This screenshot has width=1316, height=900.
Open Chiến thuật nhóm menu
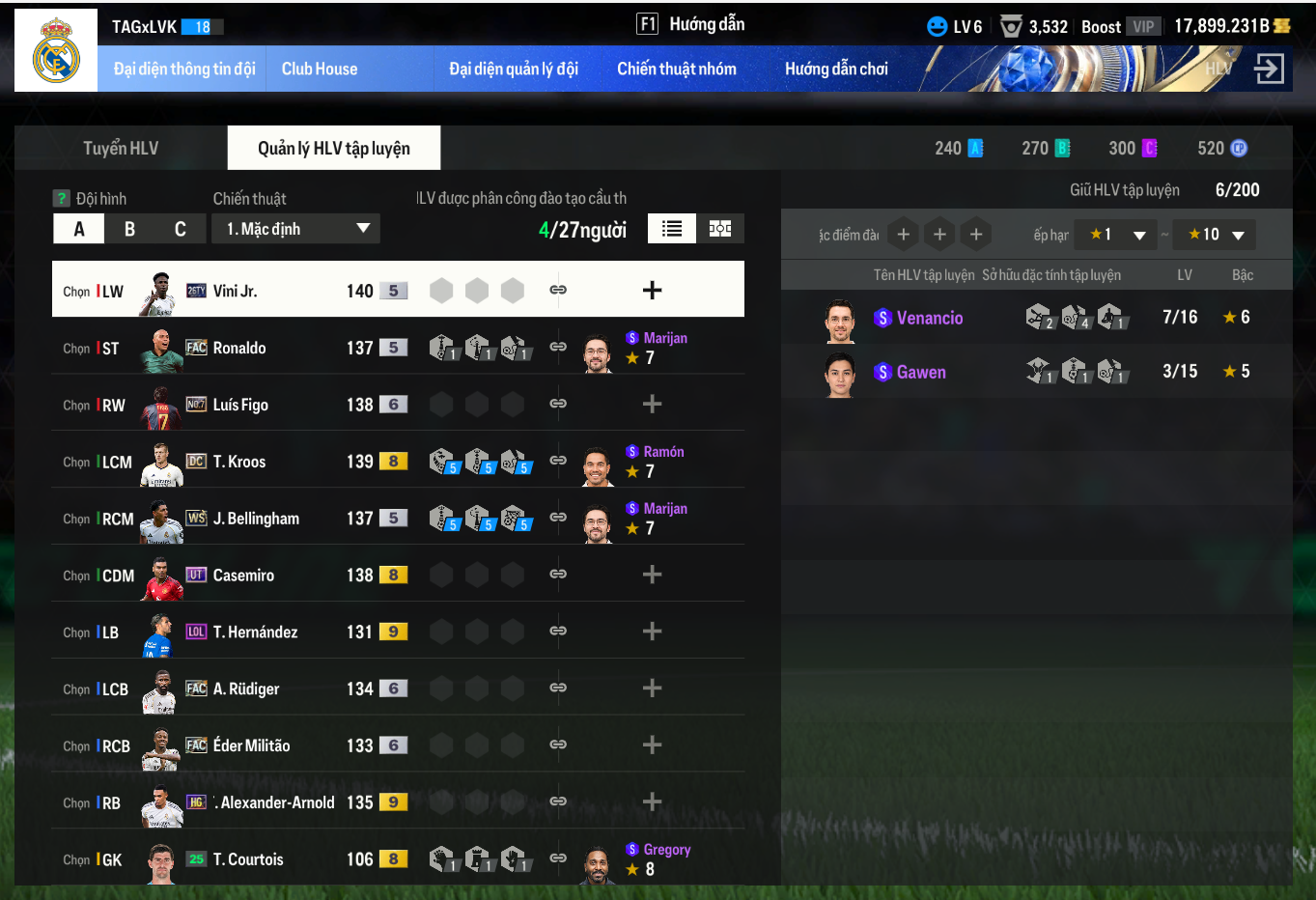tap(676, 69)
